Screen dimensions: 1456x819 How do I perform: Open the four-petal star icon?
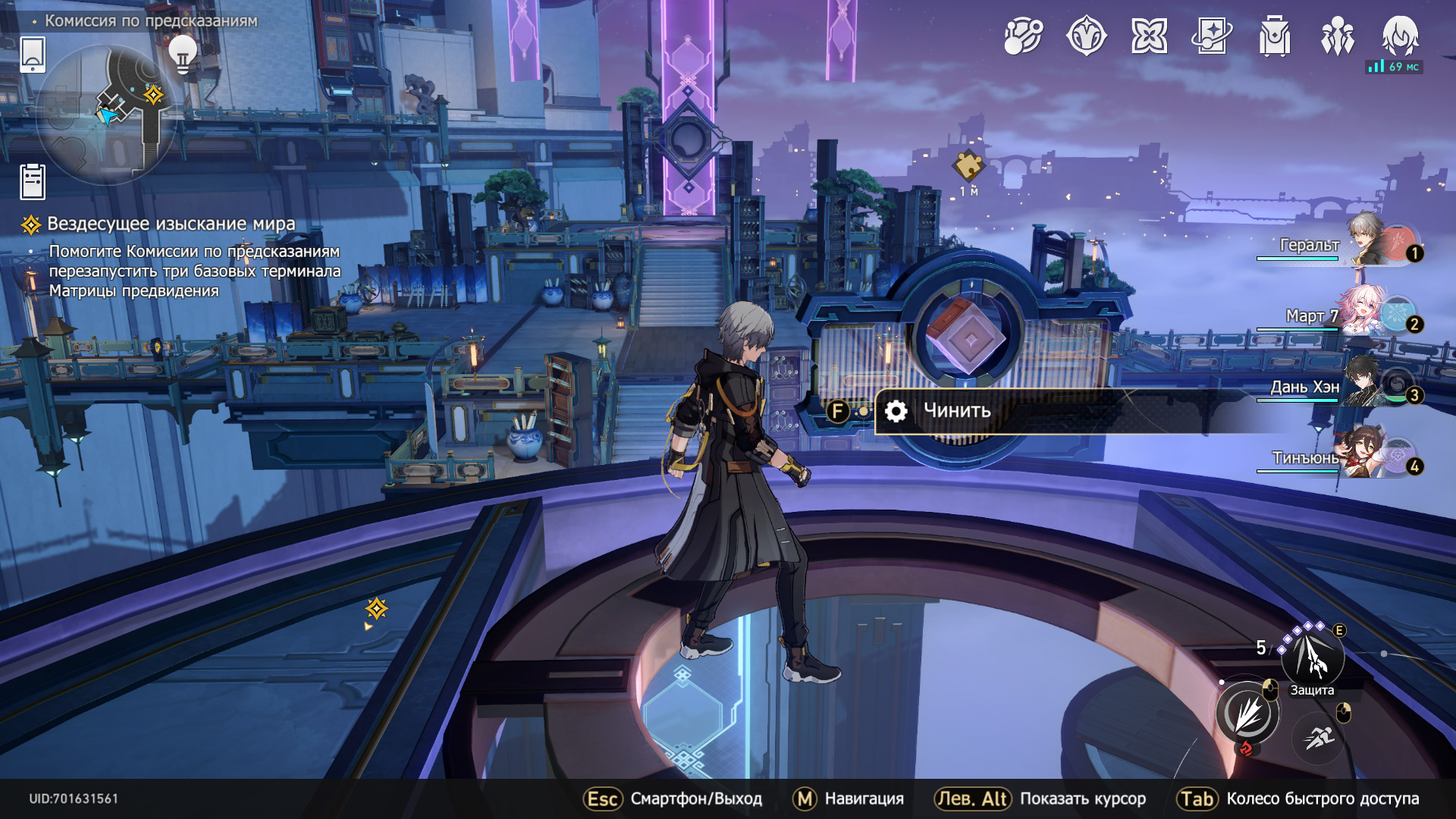[1149, 36]
